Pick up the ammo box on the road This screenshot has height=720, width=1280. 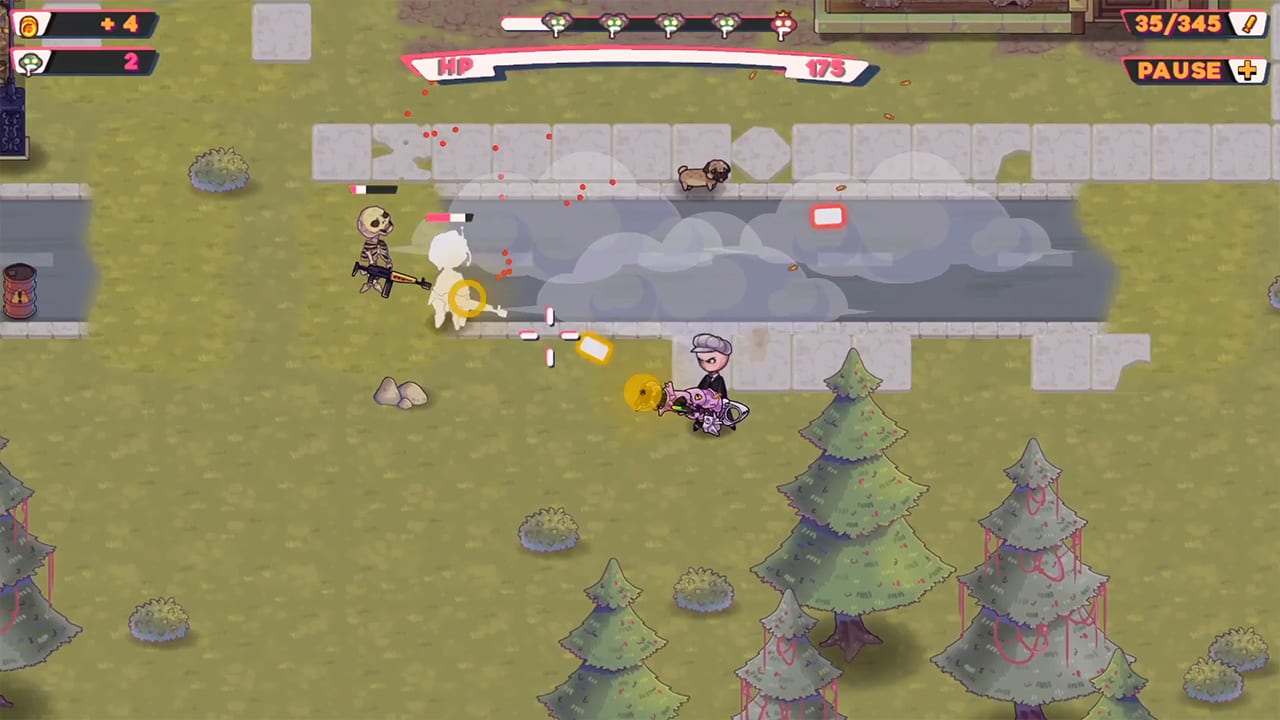click(x=828, y=217)
